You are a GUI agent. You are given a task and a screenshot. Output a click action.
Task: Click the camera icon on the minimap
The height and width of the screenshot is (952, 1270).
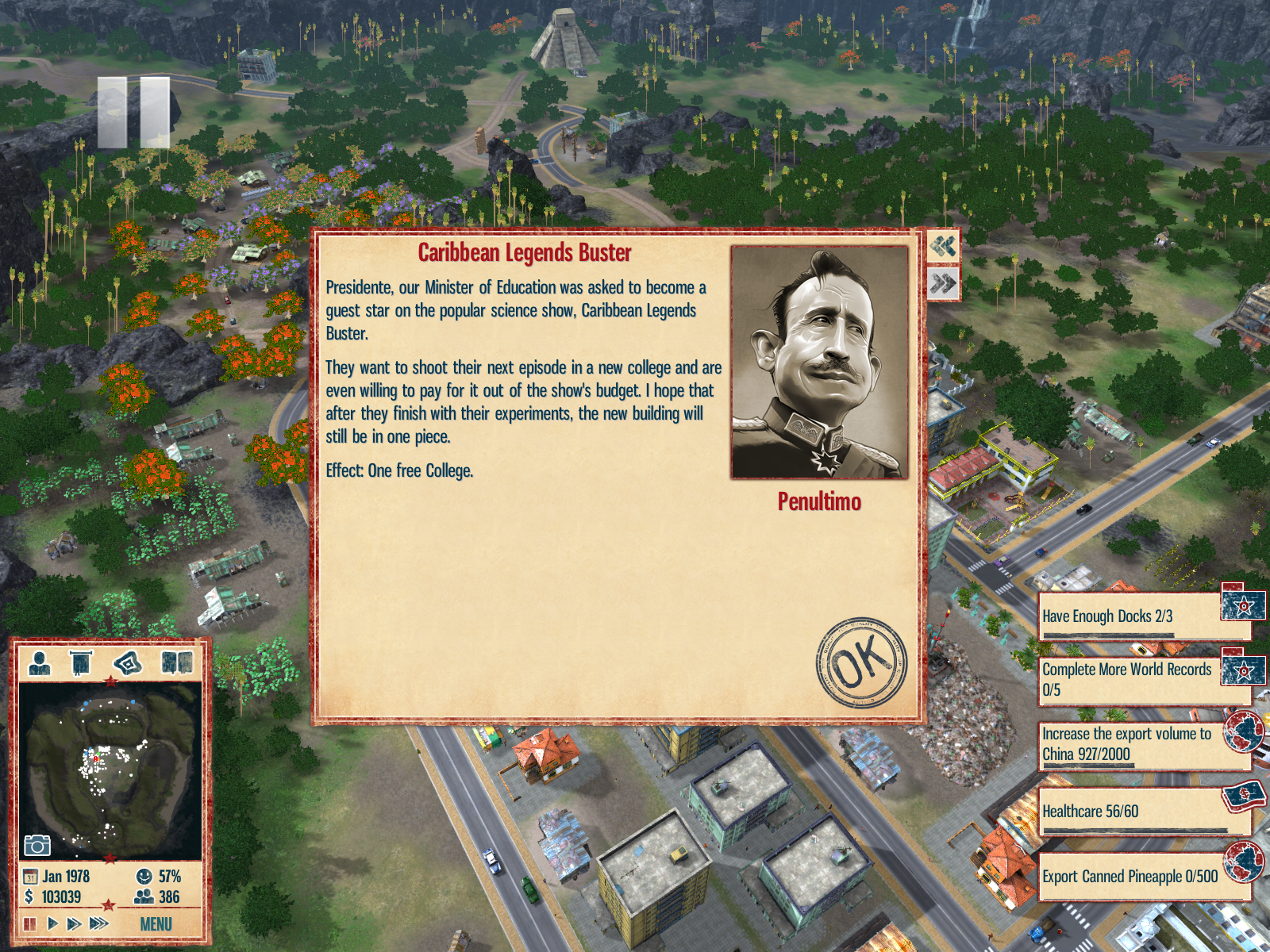click(37, 845)
